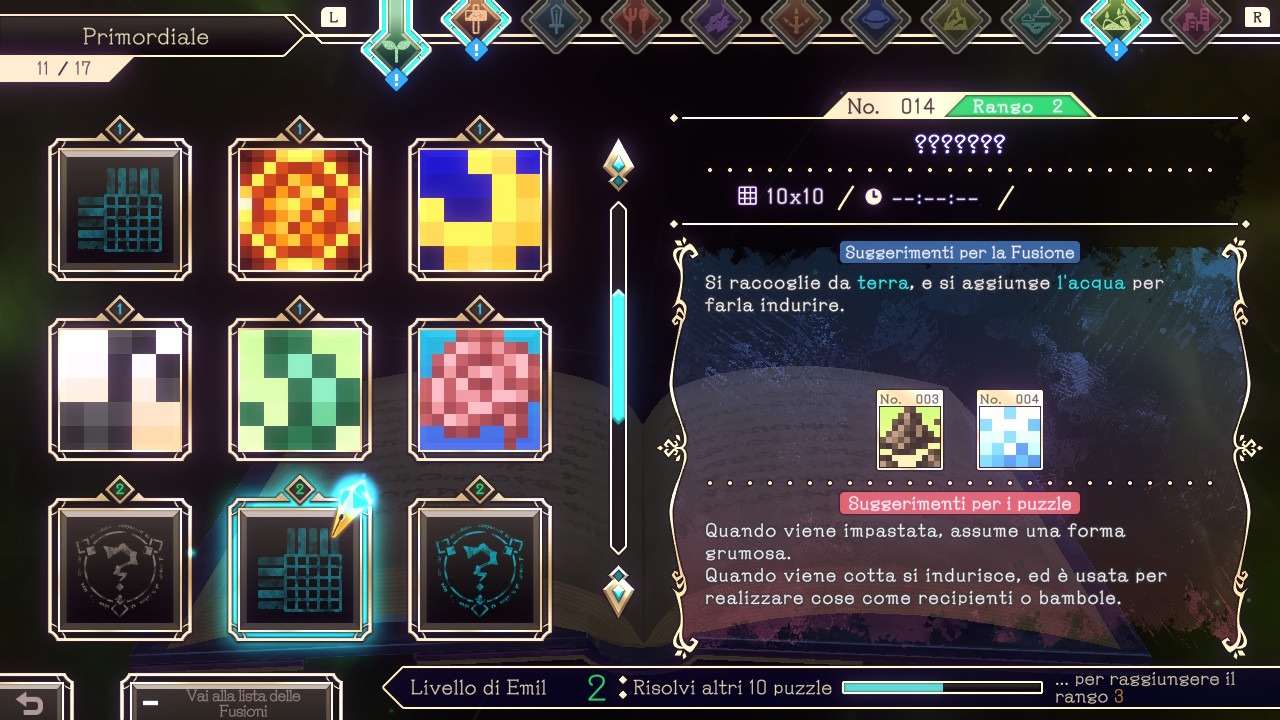Choose the black and white puzzle tile
Screen dimensions: 1280x720
[x=120, y=389]
